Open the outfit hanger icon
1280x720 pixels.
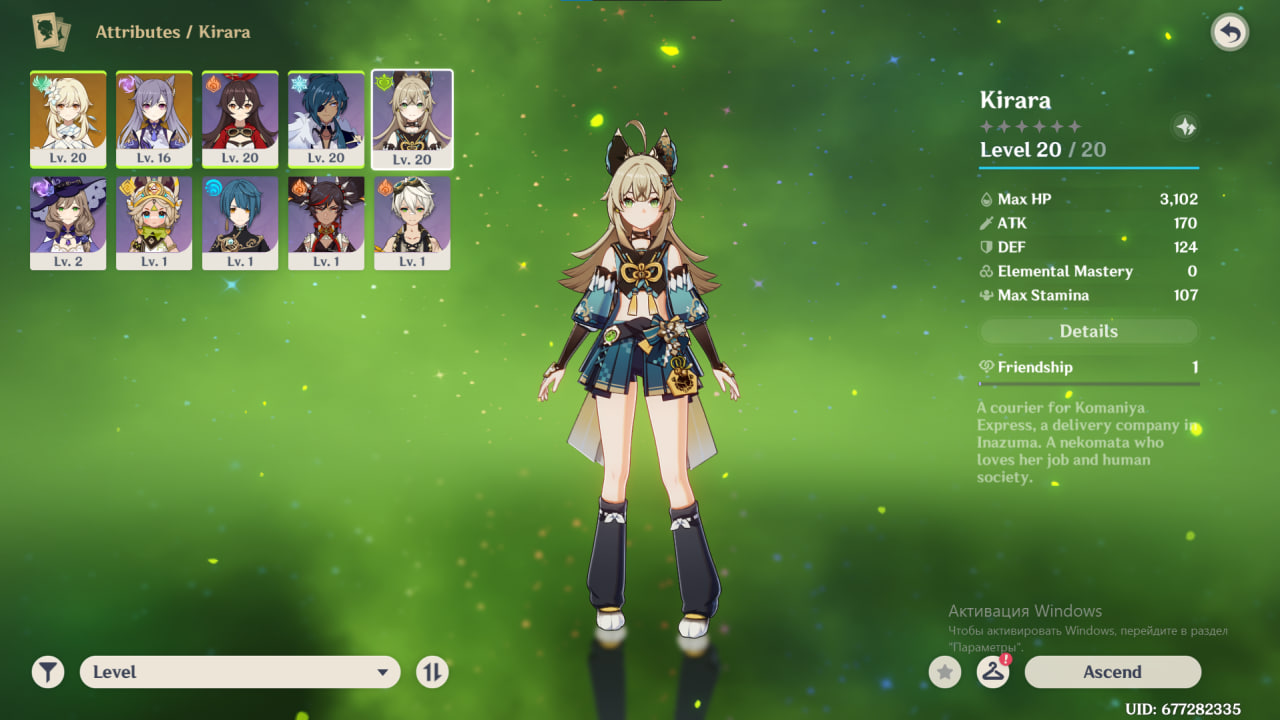(992, 672)
